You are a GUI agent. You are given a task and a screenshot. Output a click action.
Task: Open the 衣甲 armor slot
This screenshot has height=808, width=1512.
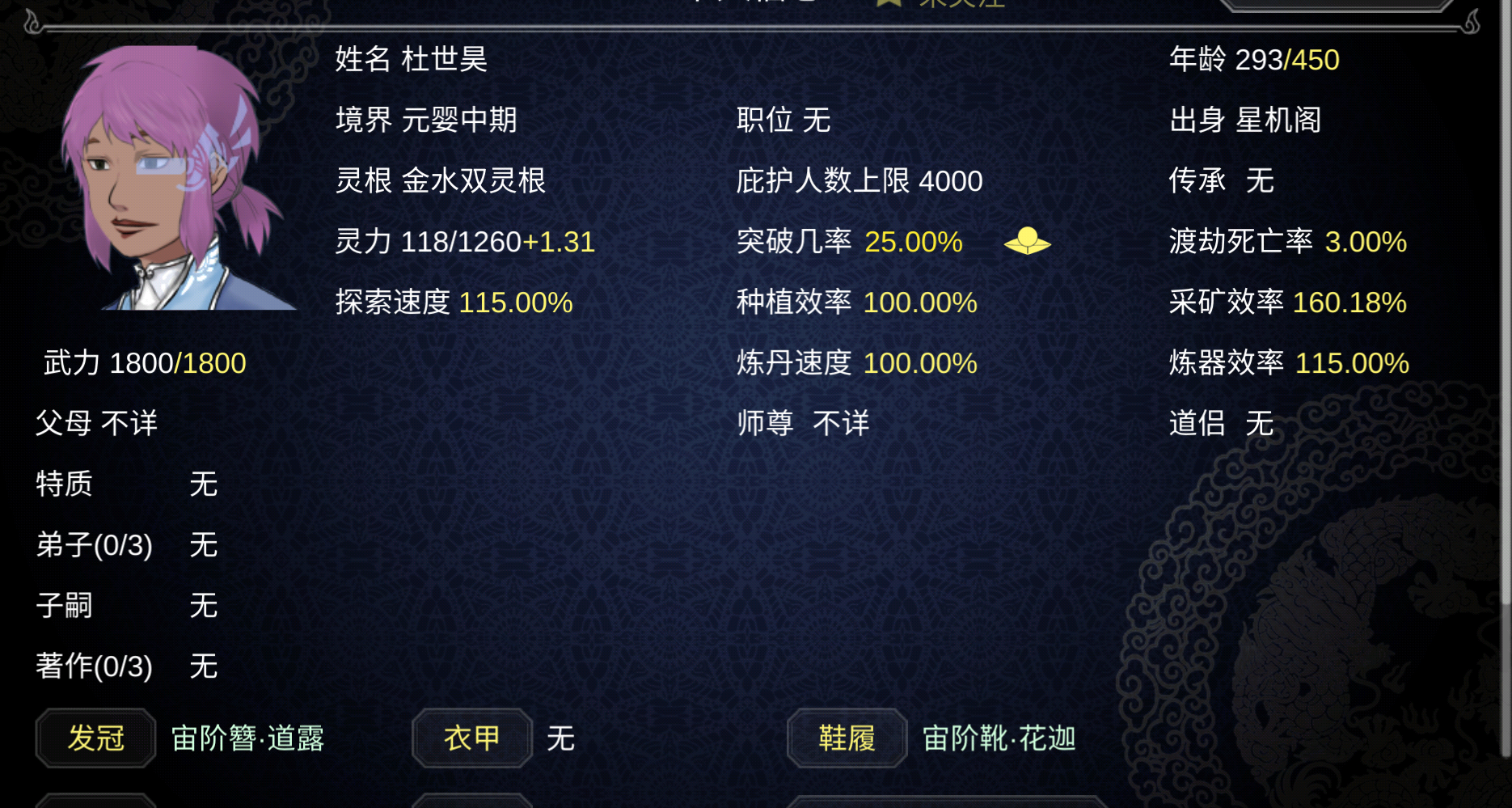(471, 738)
